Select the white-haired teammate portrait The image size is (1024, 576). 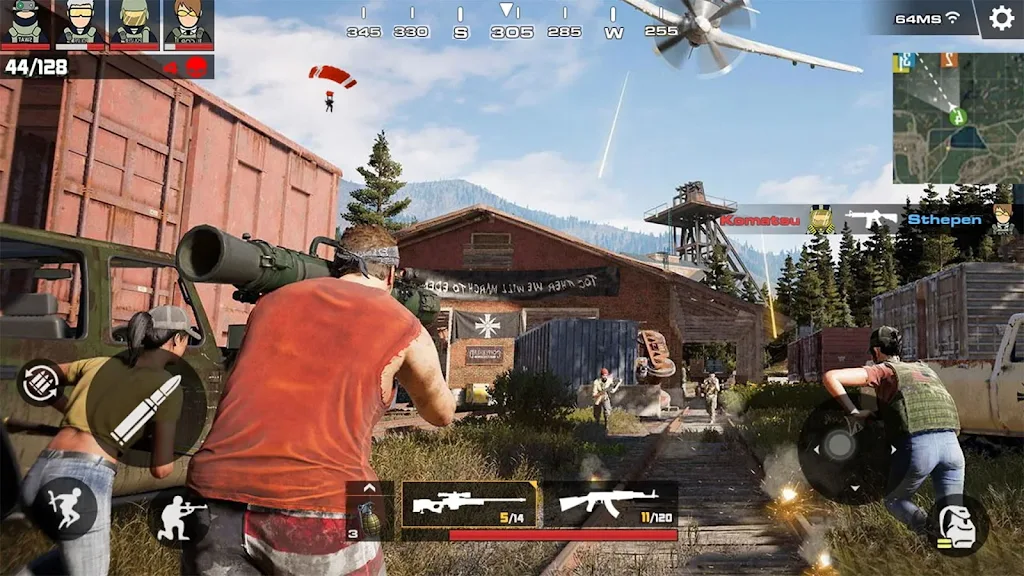(x=79, y=23)
